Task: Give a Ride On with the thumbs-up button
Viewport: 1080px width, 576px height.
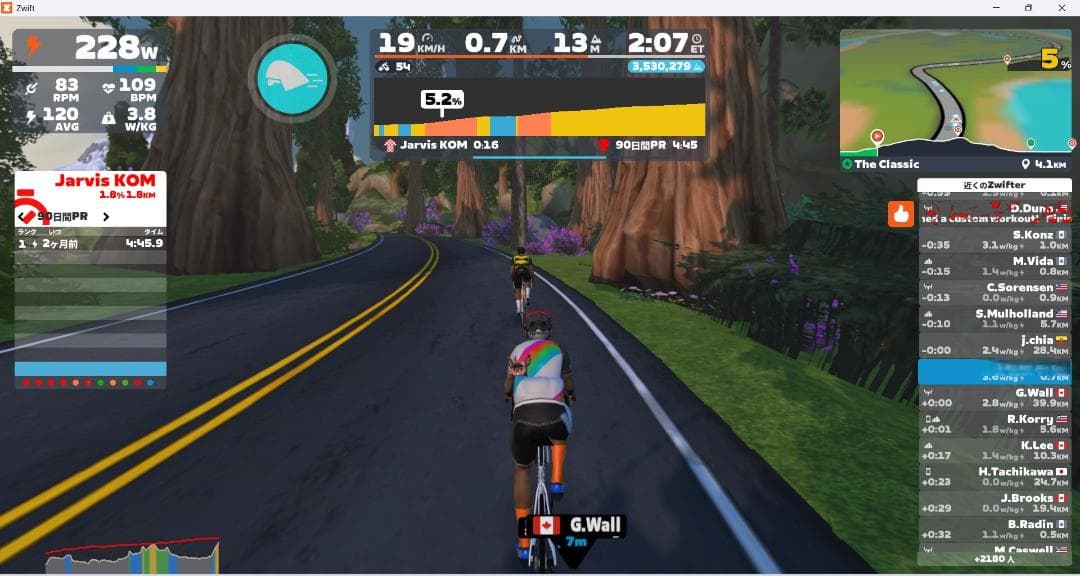Action: coord(901,213)
